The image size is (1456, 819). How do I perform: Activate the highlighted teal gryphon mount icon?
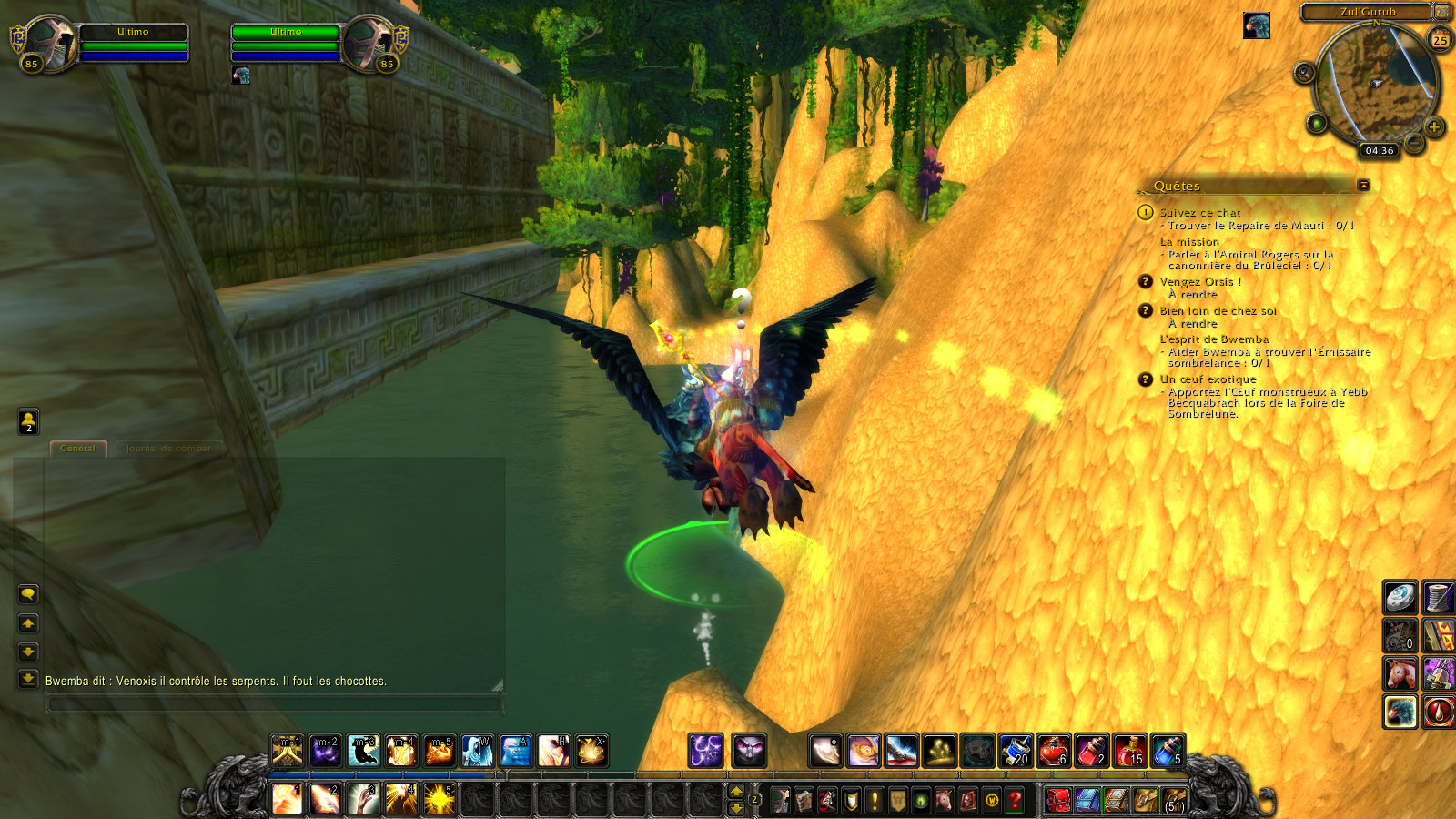[x=1400, y=712]
